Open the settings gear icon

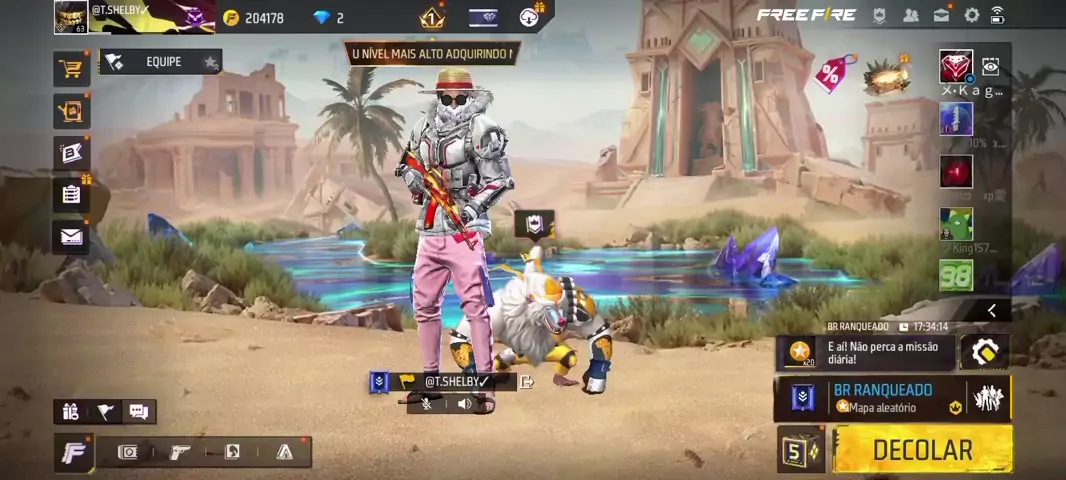point(971,15)
